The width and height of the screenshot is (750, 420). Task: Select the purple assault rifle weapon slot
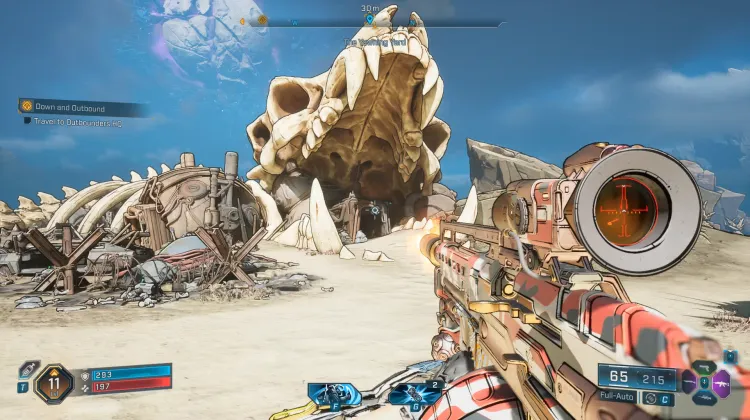[x=721, y=380]
